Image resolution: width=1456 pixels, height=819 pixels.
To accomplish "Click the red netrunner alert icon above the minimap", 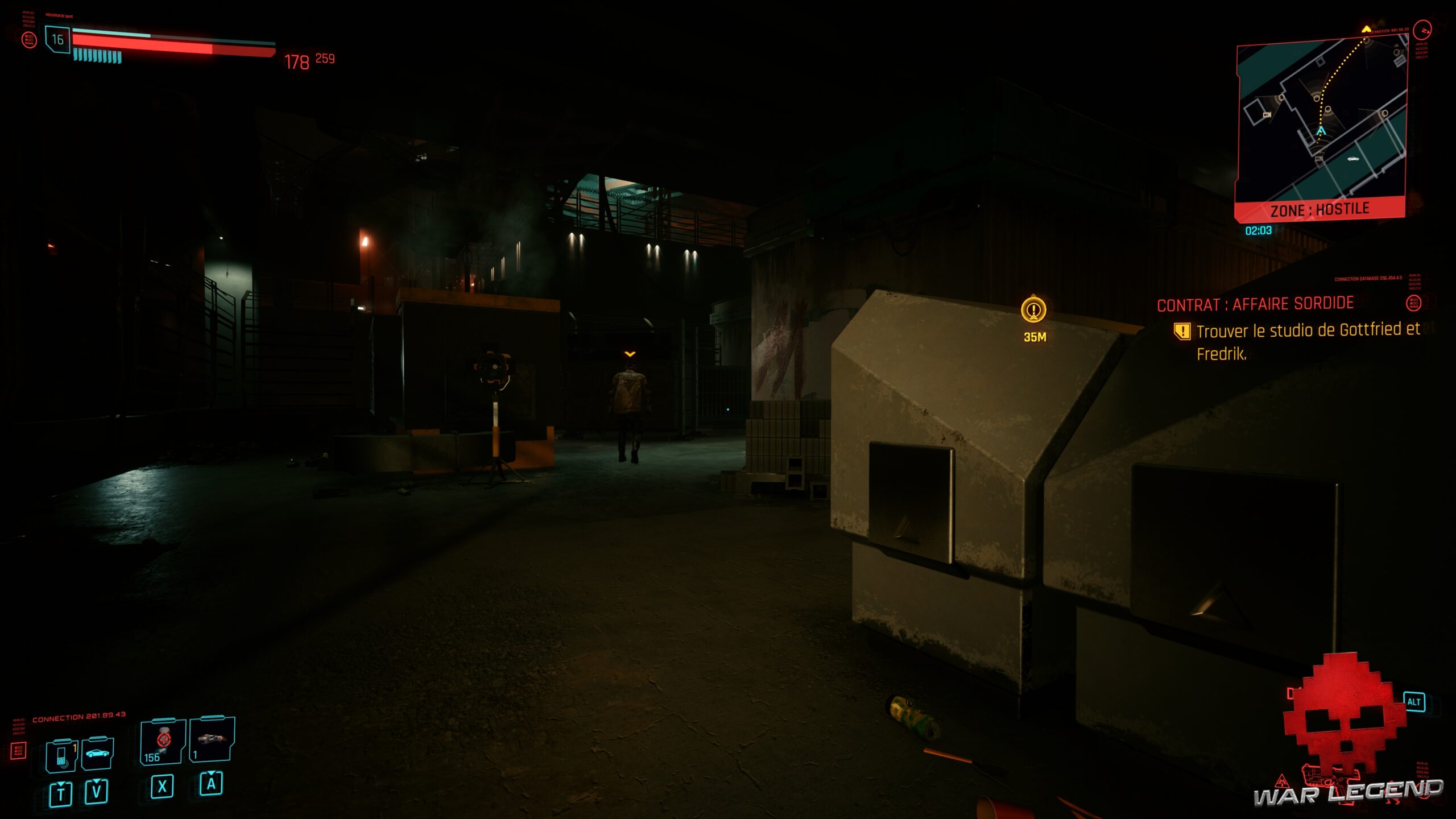I will click(x=1422, y=31).
